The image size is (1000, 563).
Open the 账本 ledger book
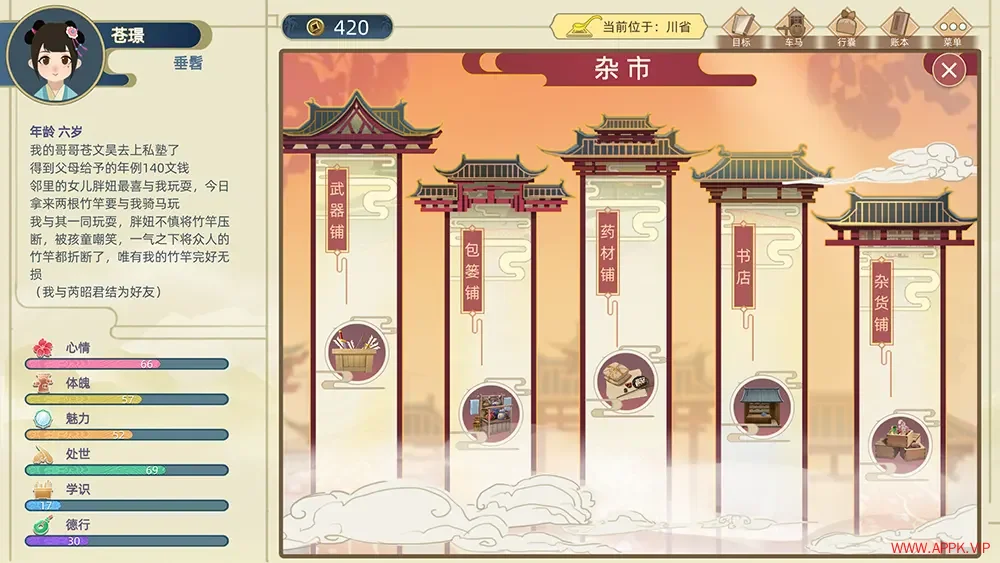click(x=899, y=26)
